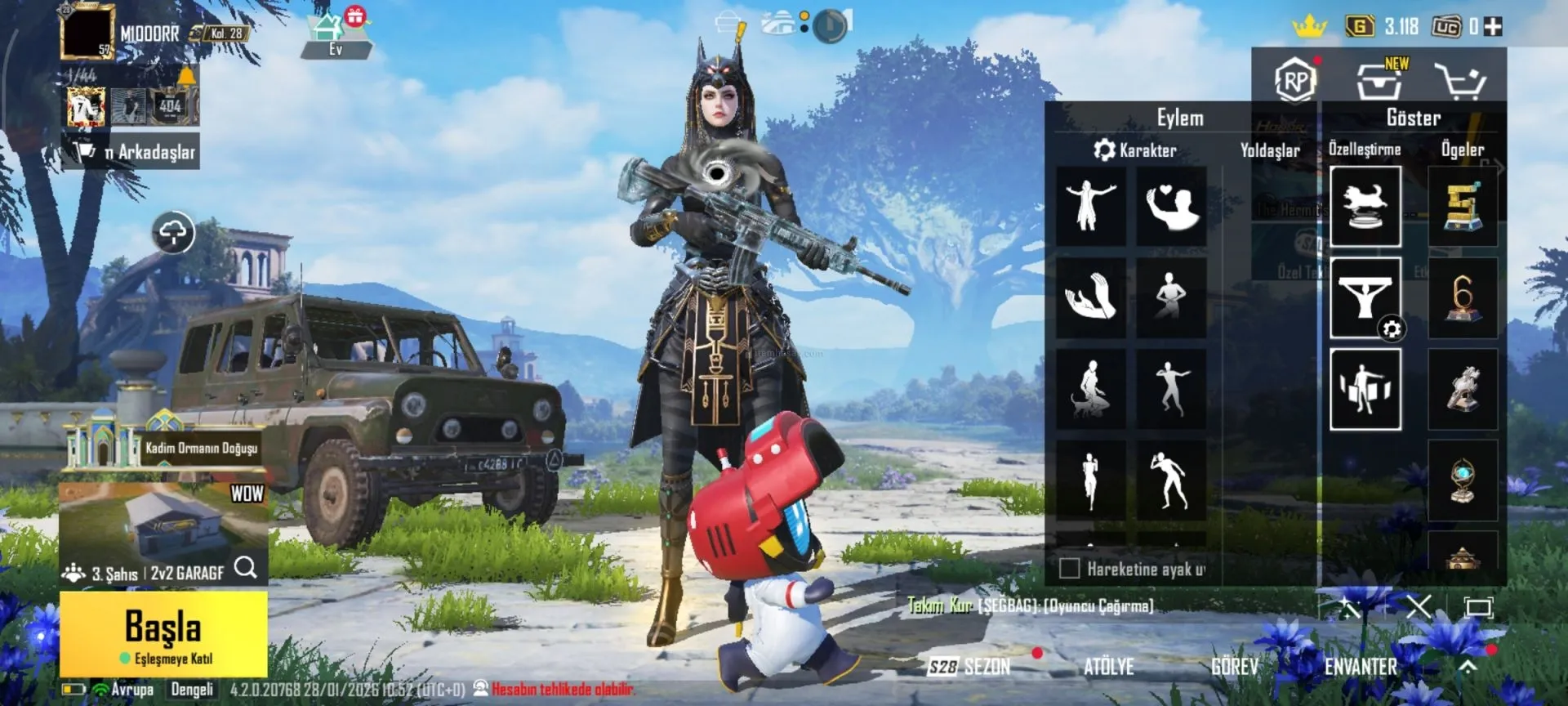This screenshot has height=706, width=1568.
Task: Toggle the Hareketine ayak uydur checkbox
Action: click(x=1069, y=568)
